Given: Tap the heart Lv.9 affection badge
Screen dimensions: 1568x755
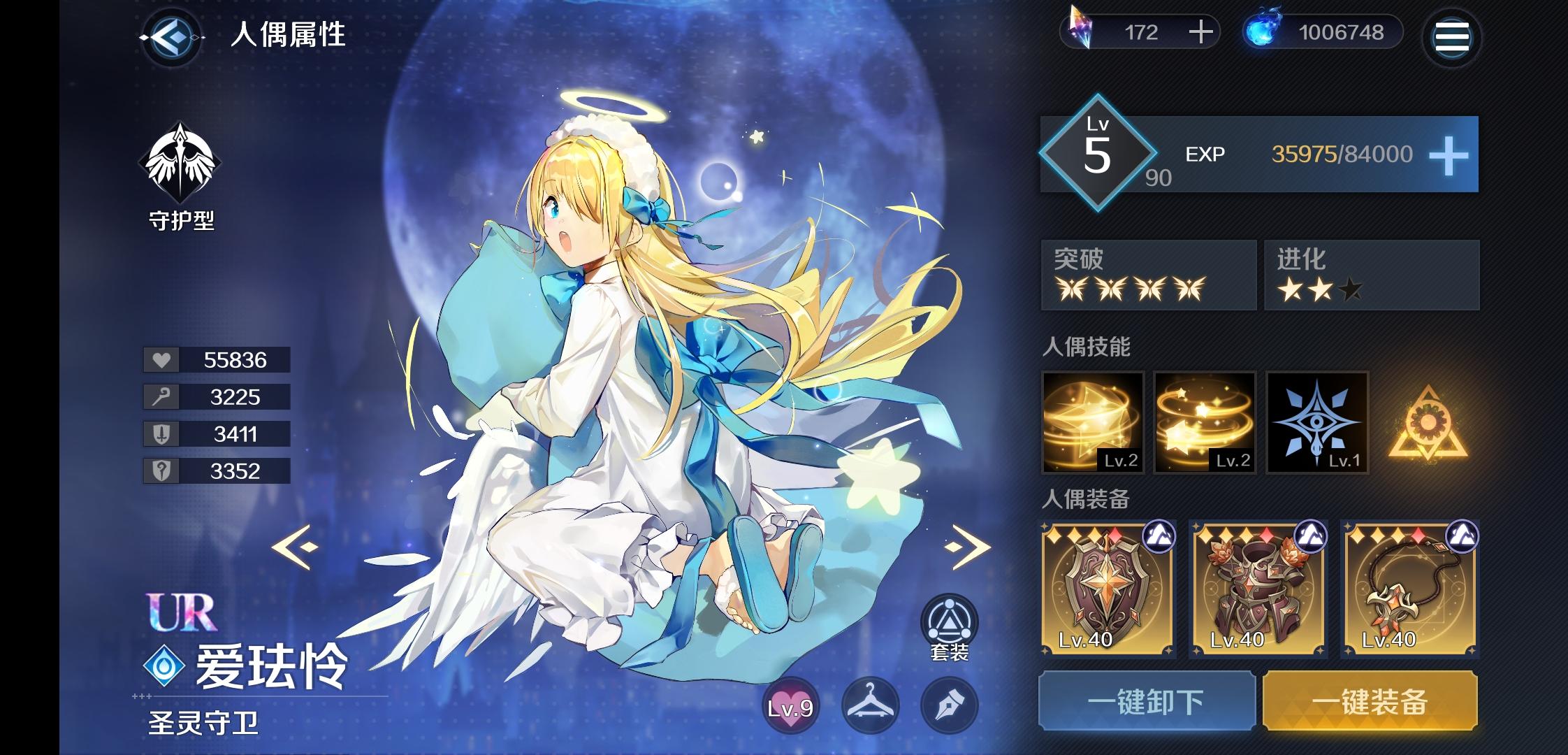Looking at the screenshot, I should pyautogui.click(x=790, y=705).
